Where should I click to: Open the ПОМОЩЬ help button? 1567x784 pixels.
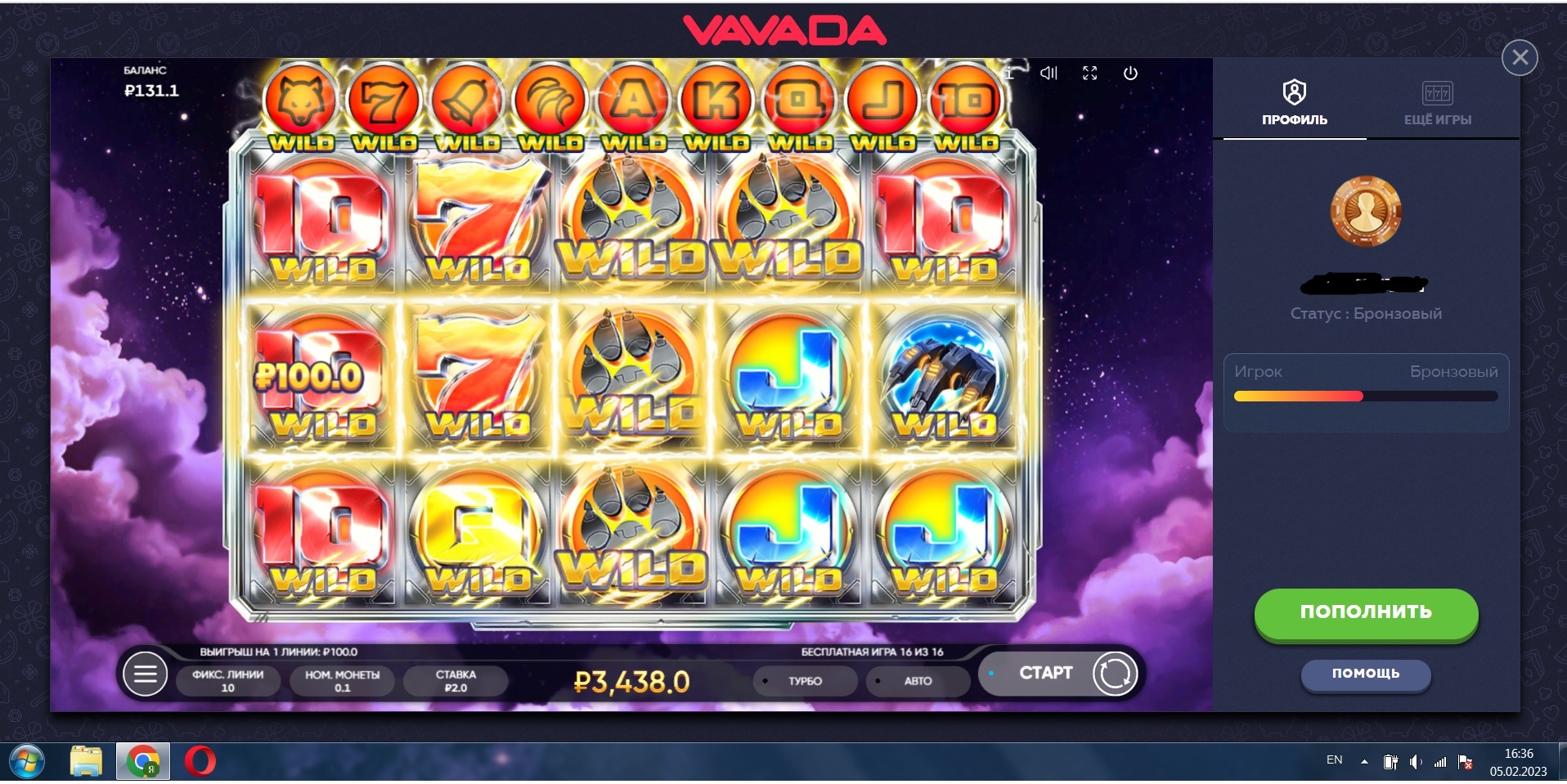[1365, 674]
